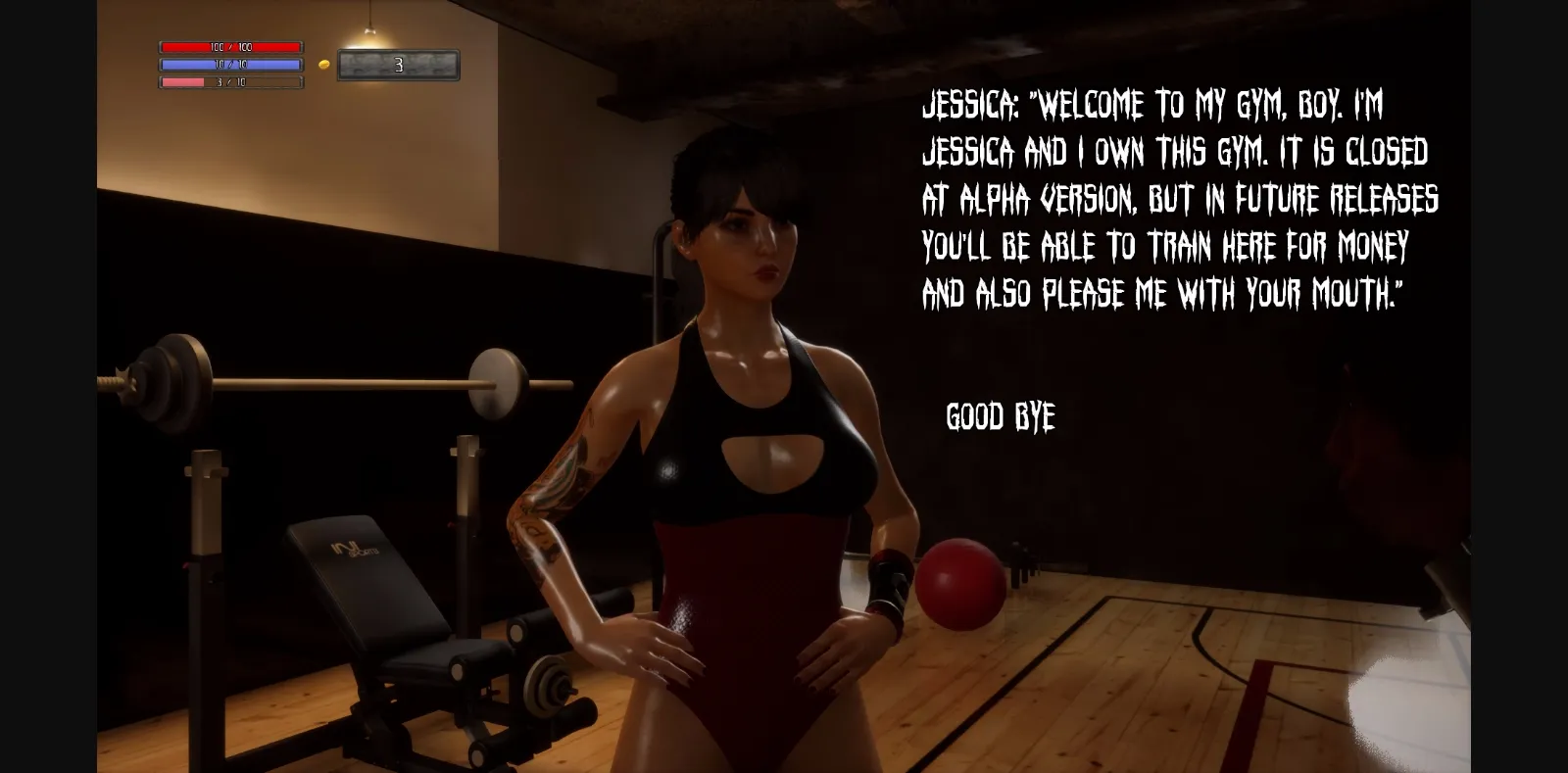The height and width of the screenshot is (773, 1568).
Task: Click the red health bar showing 100/100
Action: click(228, 44)
